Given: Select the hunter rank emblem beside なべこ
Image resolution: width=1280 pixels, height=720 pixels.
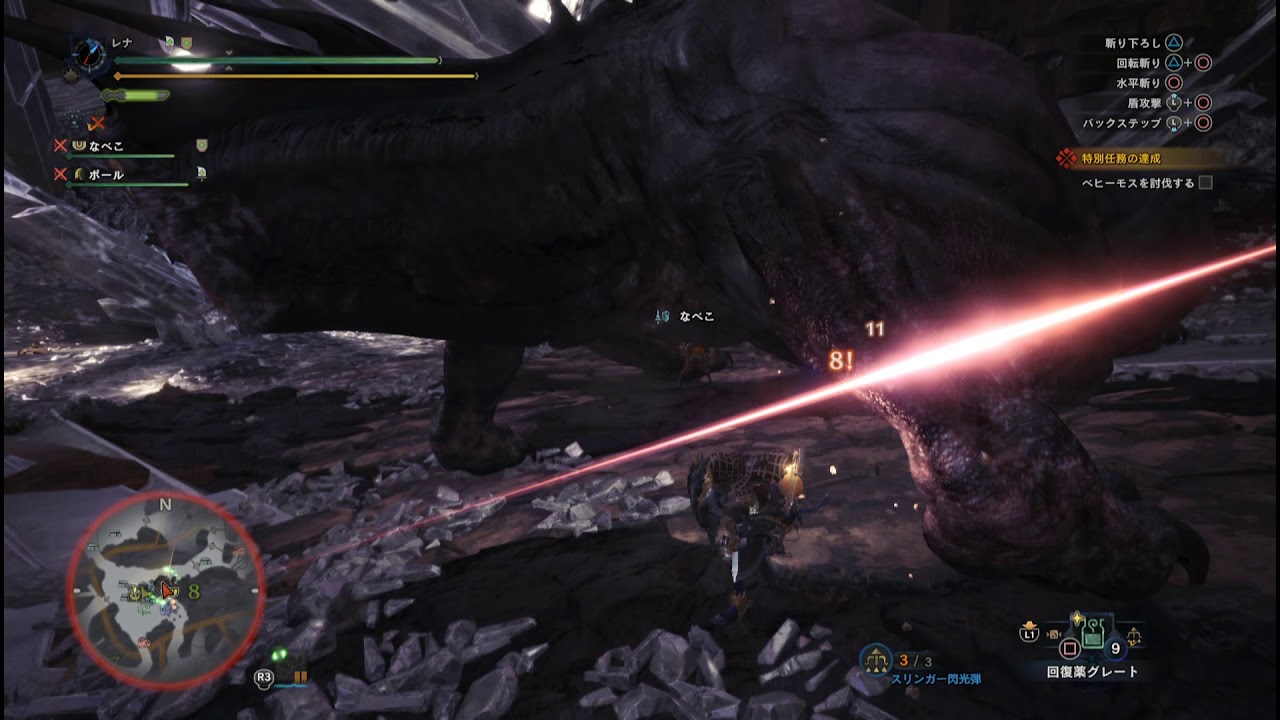Looking at the screenshot, I should (x=81, y=145).
